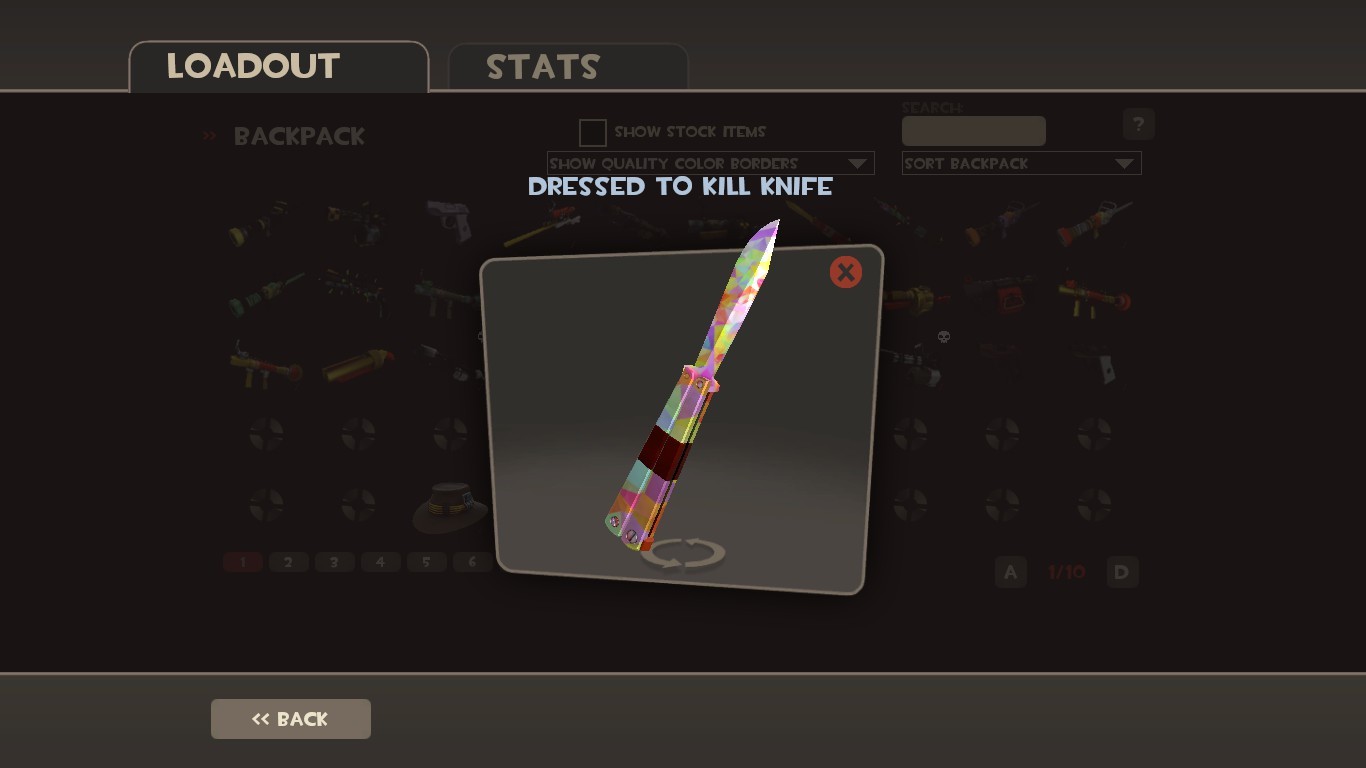1366x768 pixels.
Task: Switch to the Stats tab
Action: (543, 67)
